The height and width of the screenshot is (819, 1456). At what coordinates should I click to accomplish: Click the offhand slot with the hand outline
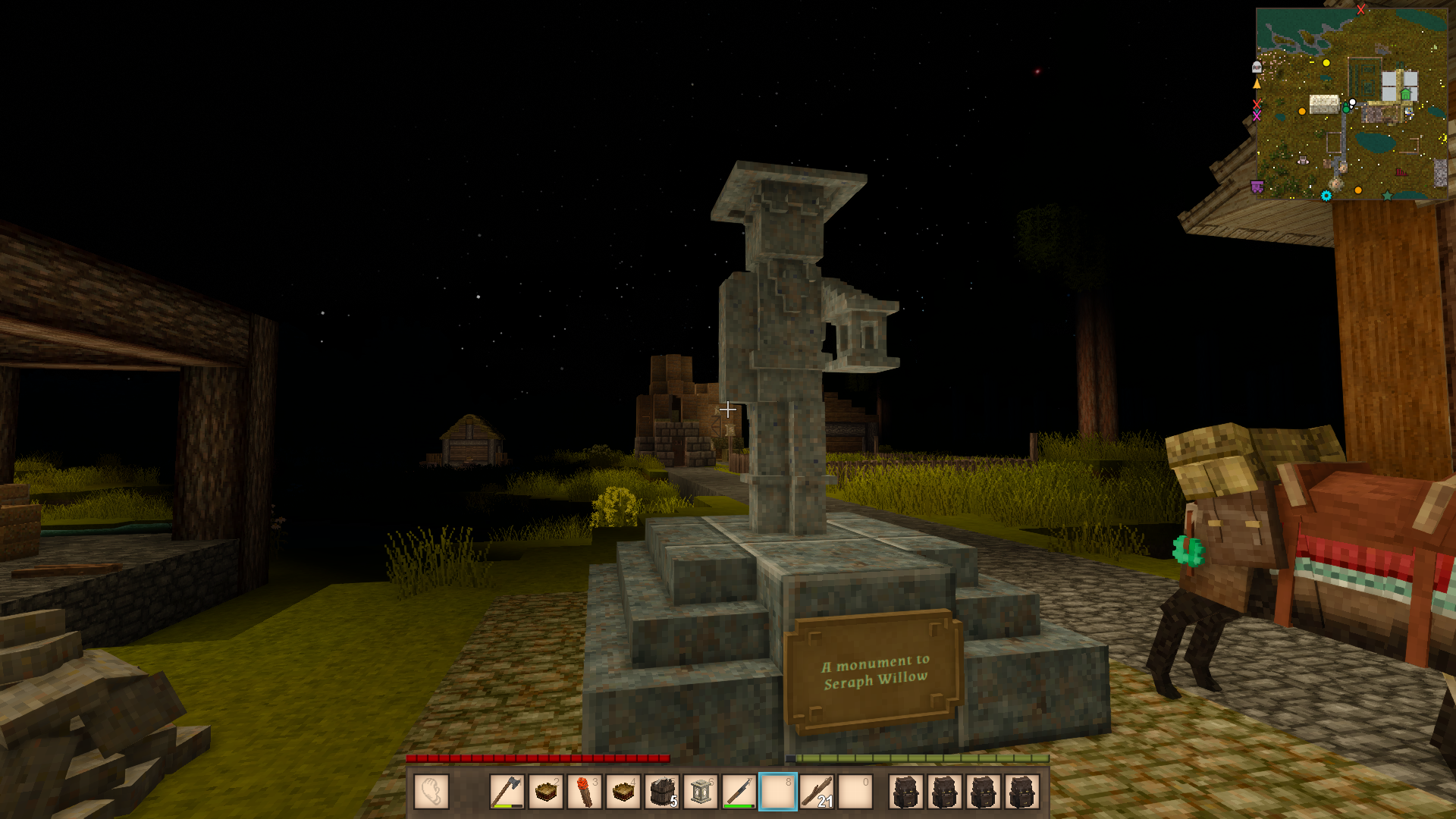pos(431,792)
